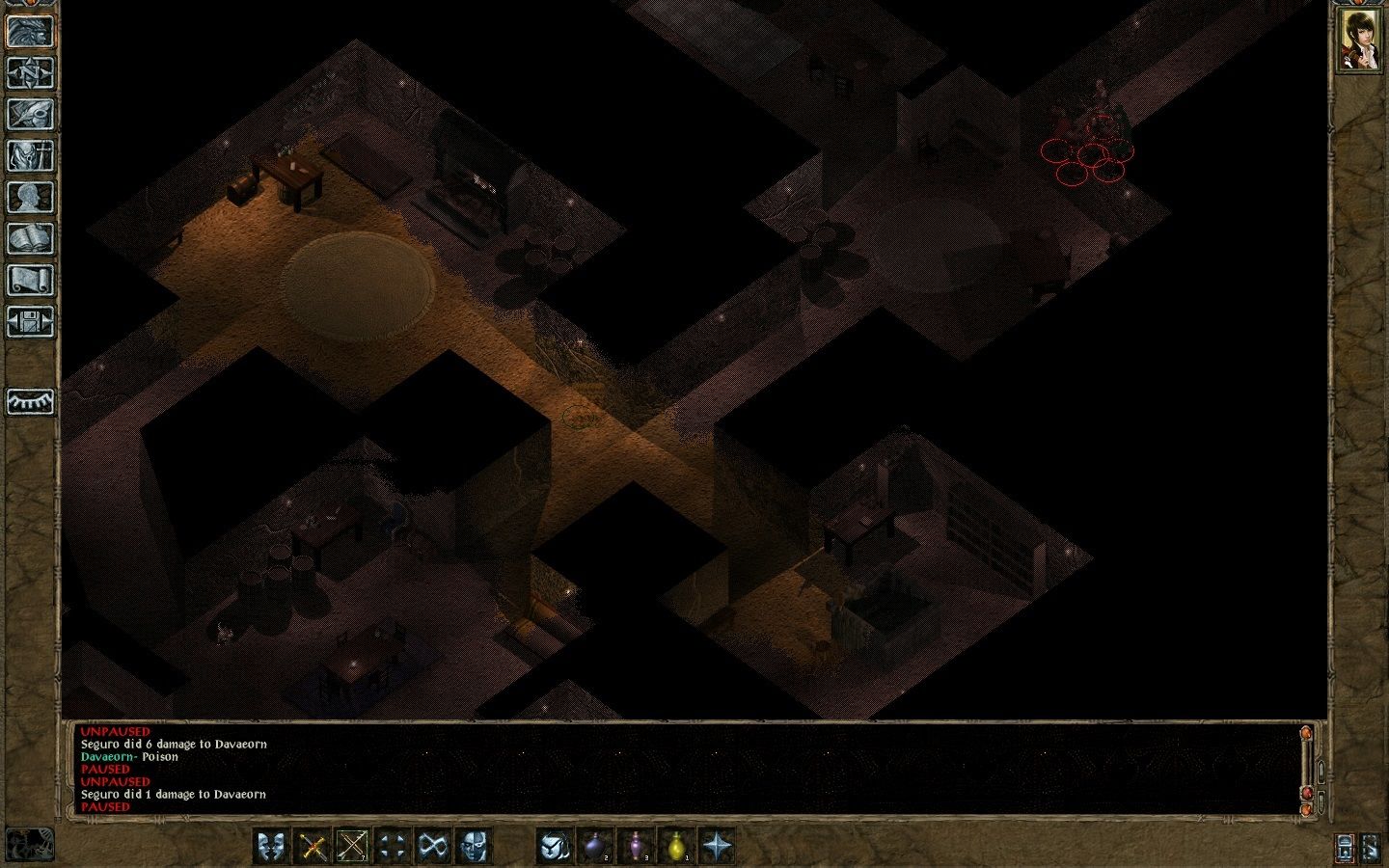Click the rest party eye button
Image resolution: width=1389 pixels, height=868 pixels.
tap(30, 401)
